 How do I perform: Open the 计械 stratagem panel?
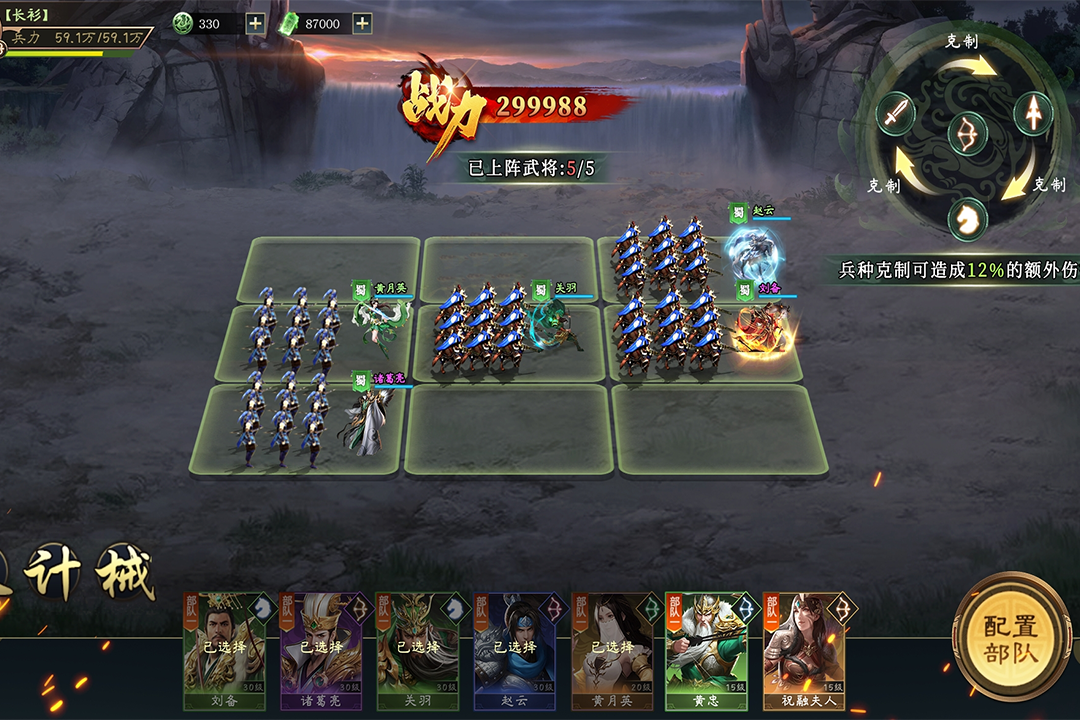point(90,574)
